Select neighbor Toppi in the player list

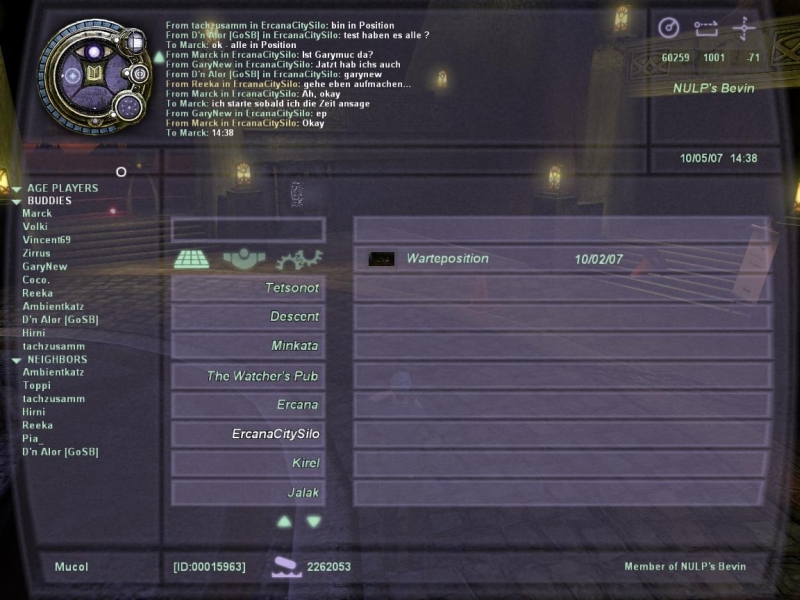click(x=36, y=386)
